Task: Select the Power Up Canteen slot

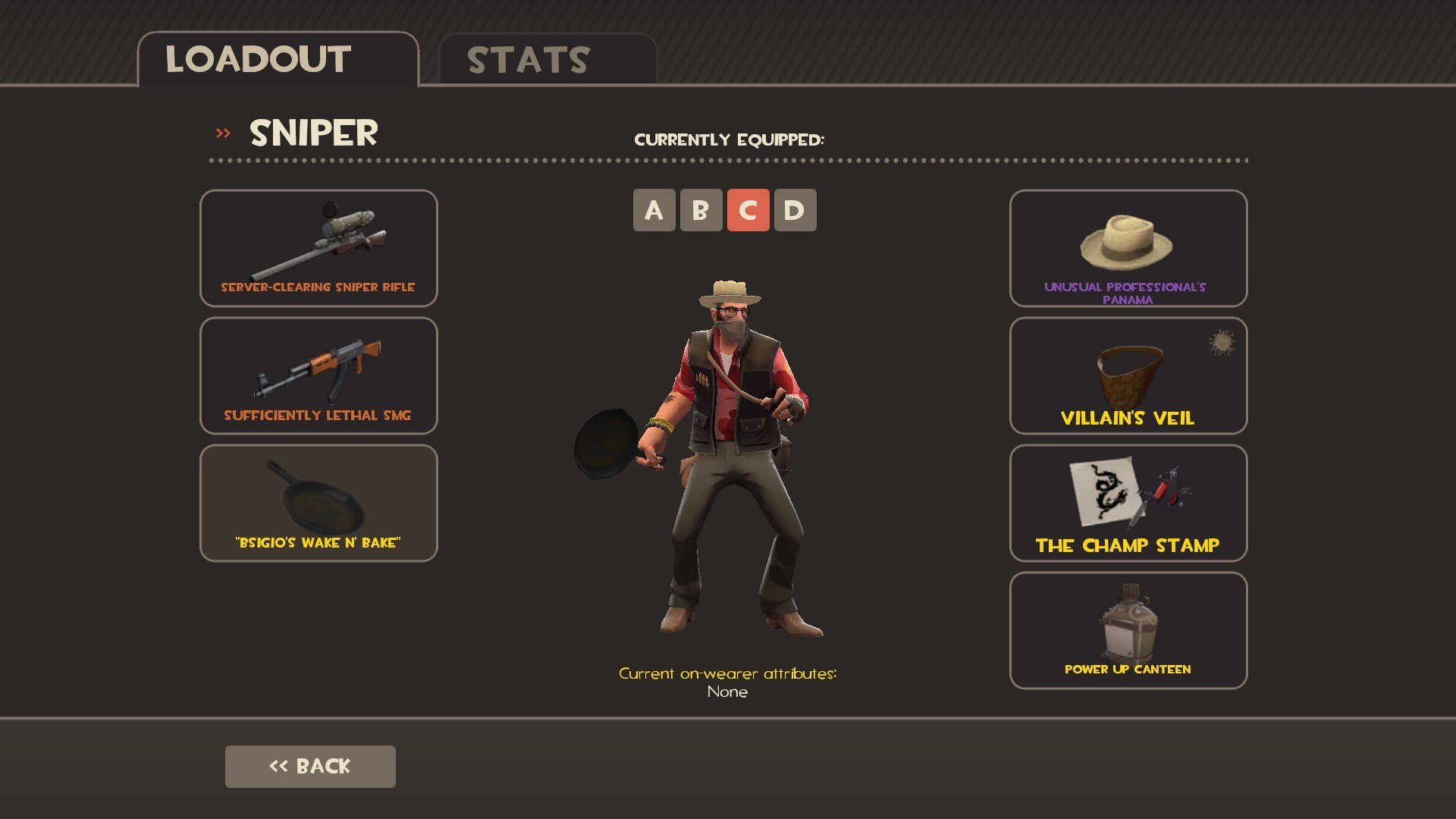Action: point(1128,630)
